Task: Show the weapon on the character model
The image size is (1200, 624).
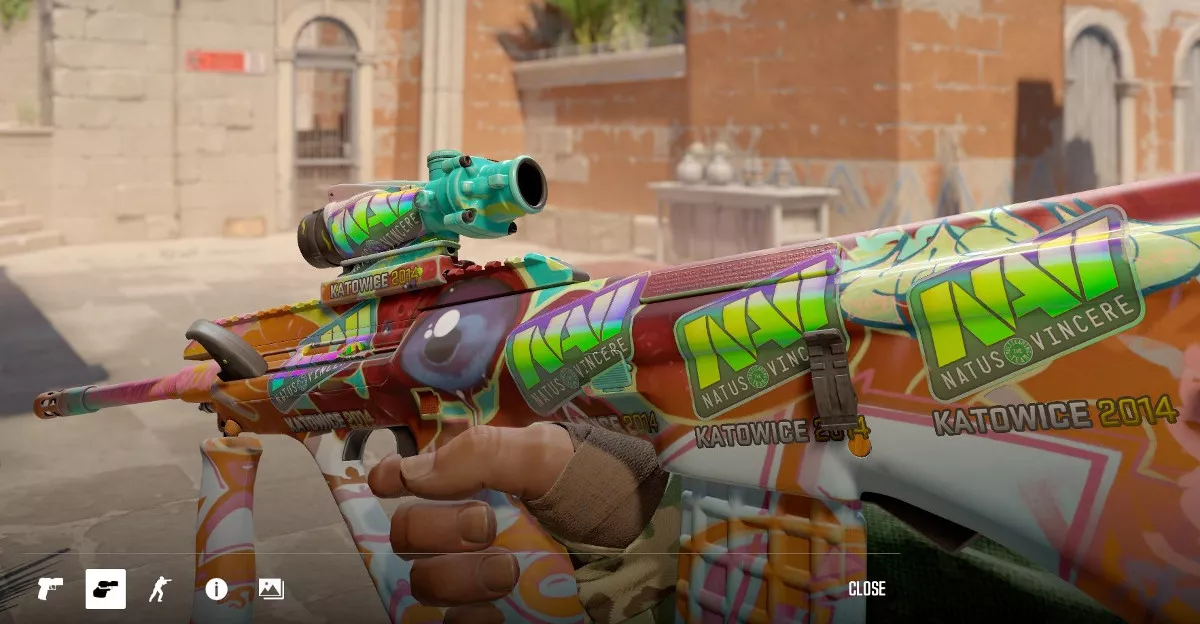Action: 160,589
